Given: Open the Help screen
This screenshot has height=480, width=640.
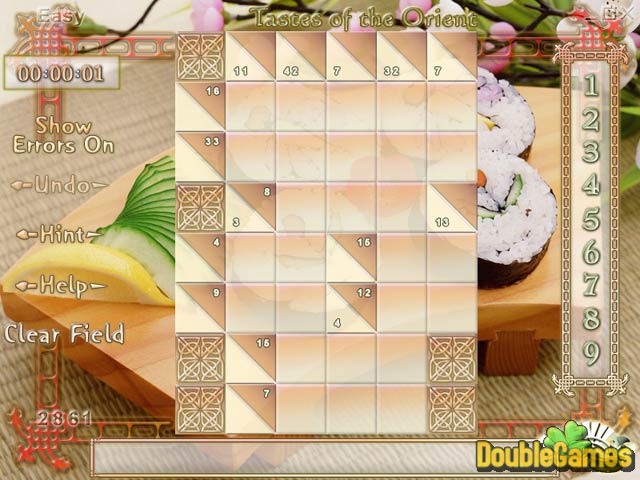Looking at the screenshot, I should pyautogui.click(x=58, y=287).
